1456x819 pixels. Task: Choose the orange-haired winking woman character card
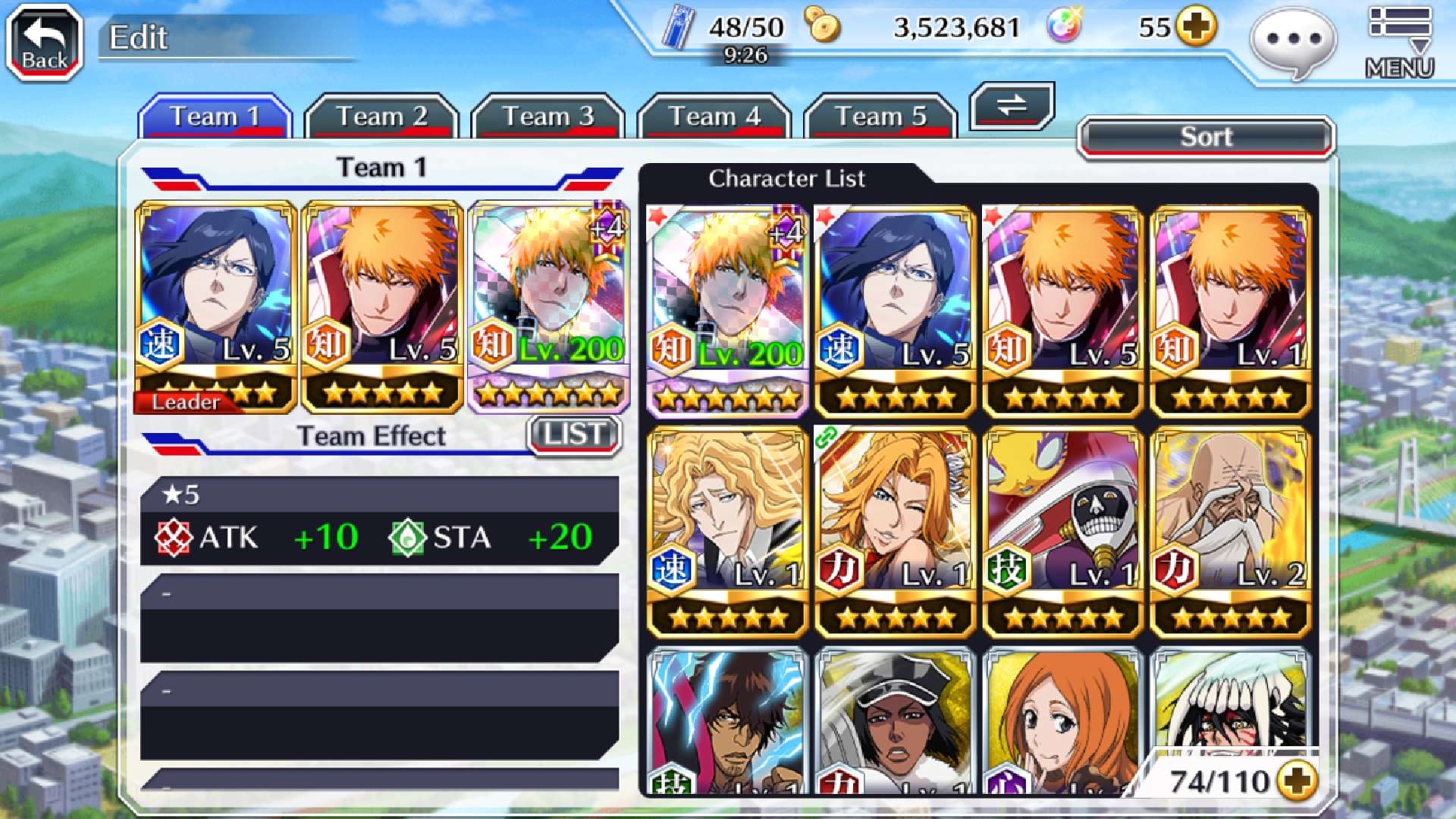pos(895,532)
